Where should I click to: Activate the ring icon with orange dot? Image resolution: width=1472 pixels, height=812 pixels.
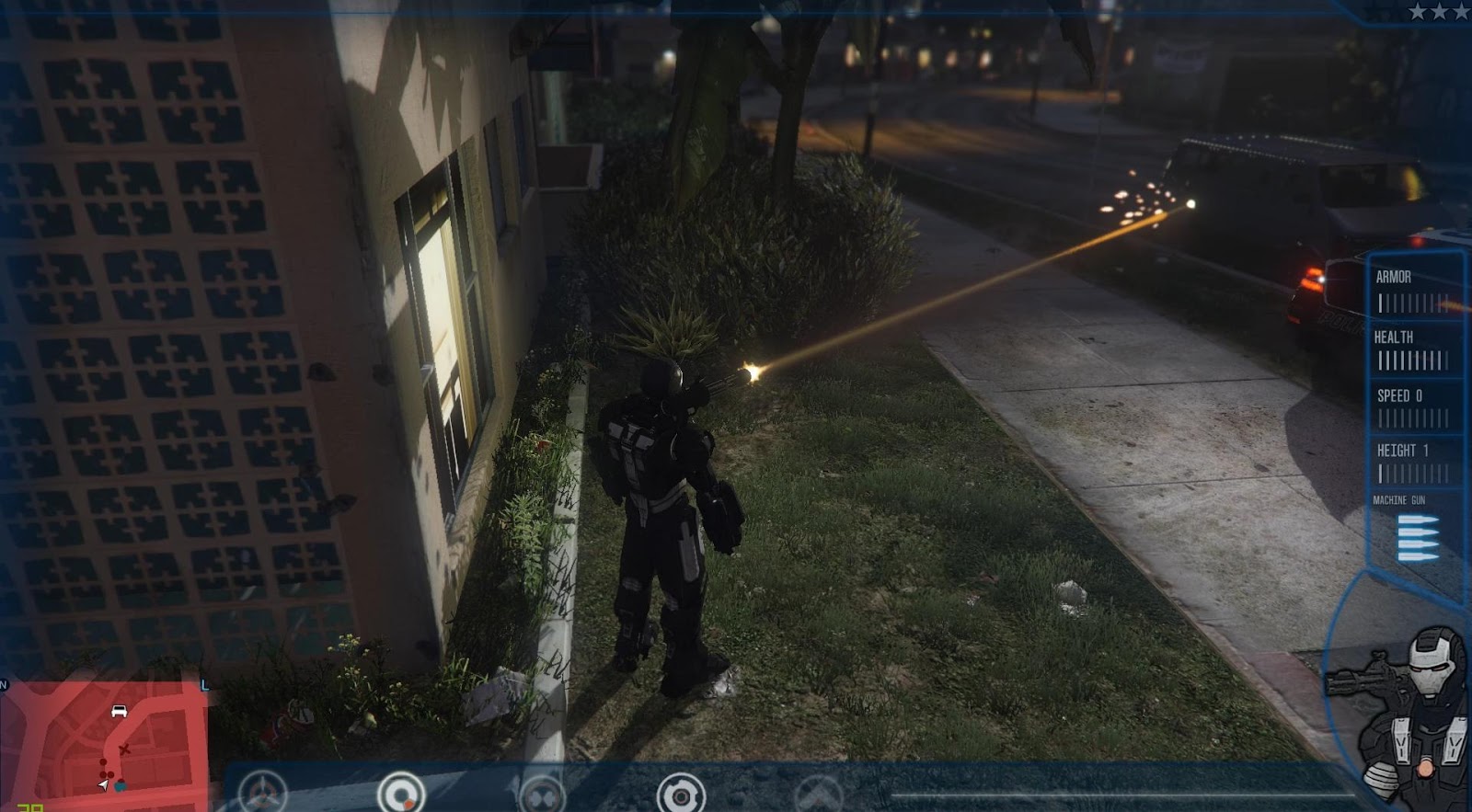coord(401,793)
